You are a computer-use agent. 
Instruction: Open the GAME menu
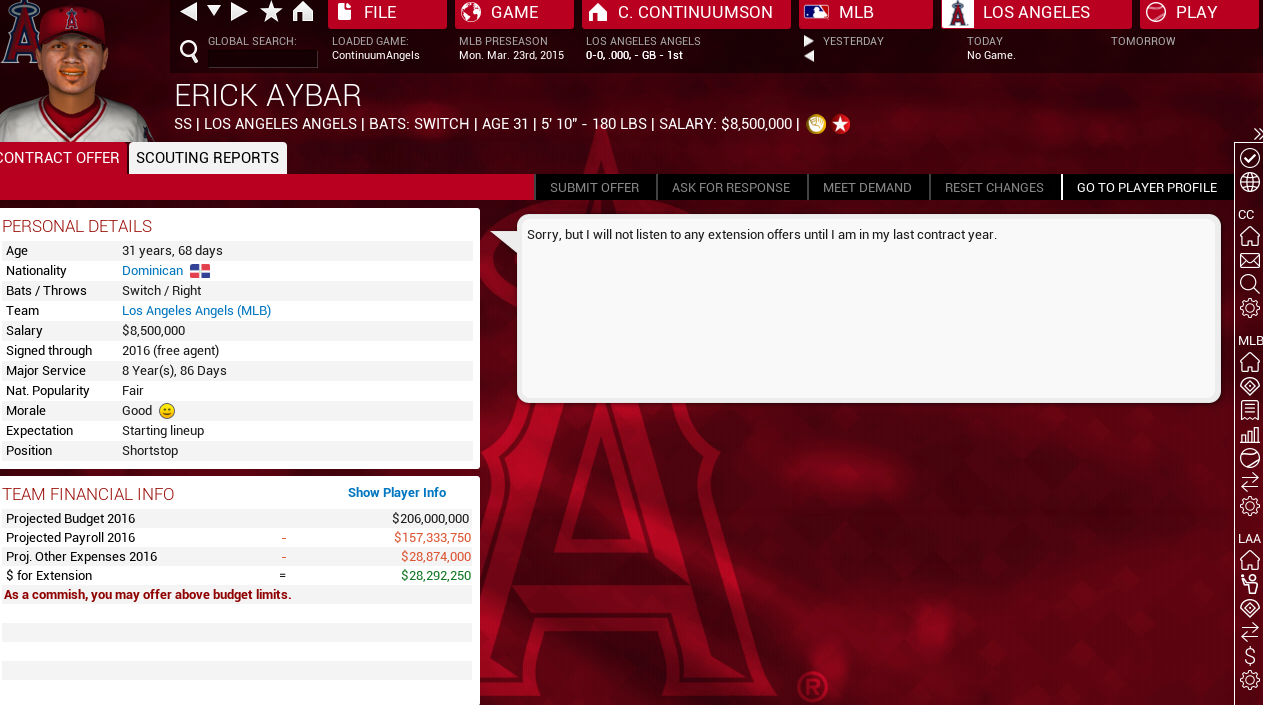point(514,13)
